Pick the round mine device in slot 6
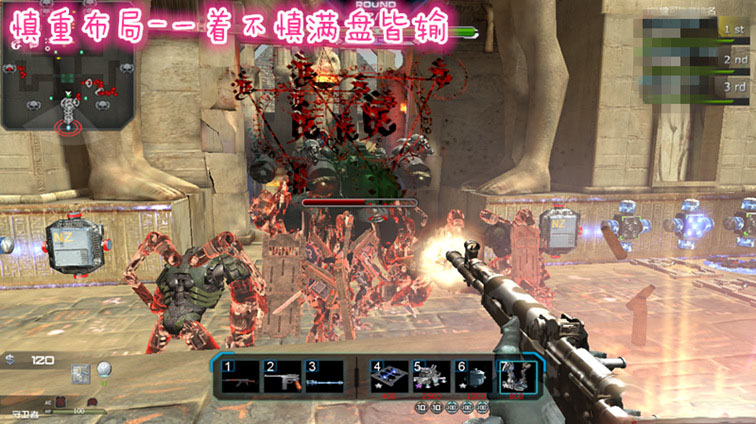756x424 pixels. tap(475, 377)
